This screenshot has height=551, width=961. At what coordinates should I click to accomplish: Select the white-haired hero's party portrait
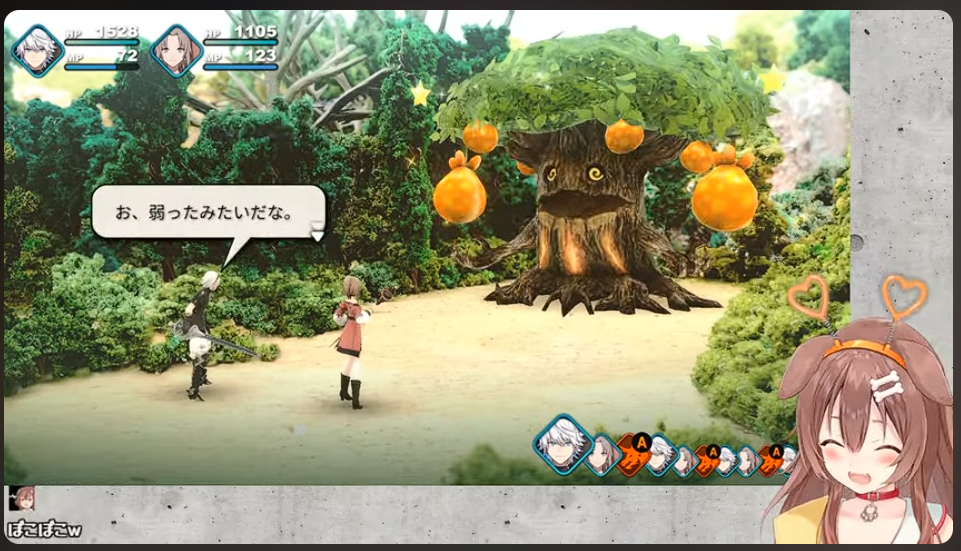(38, 50)
